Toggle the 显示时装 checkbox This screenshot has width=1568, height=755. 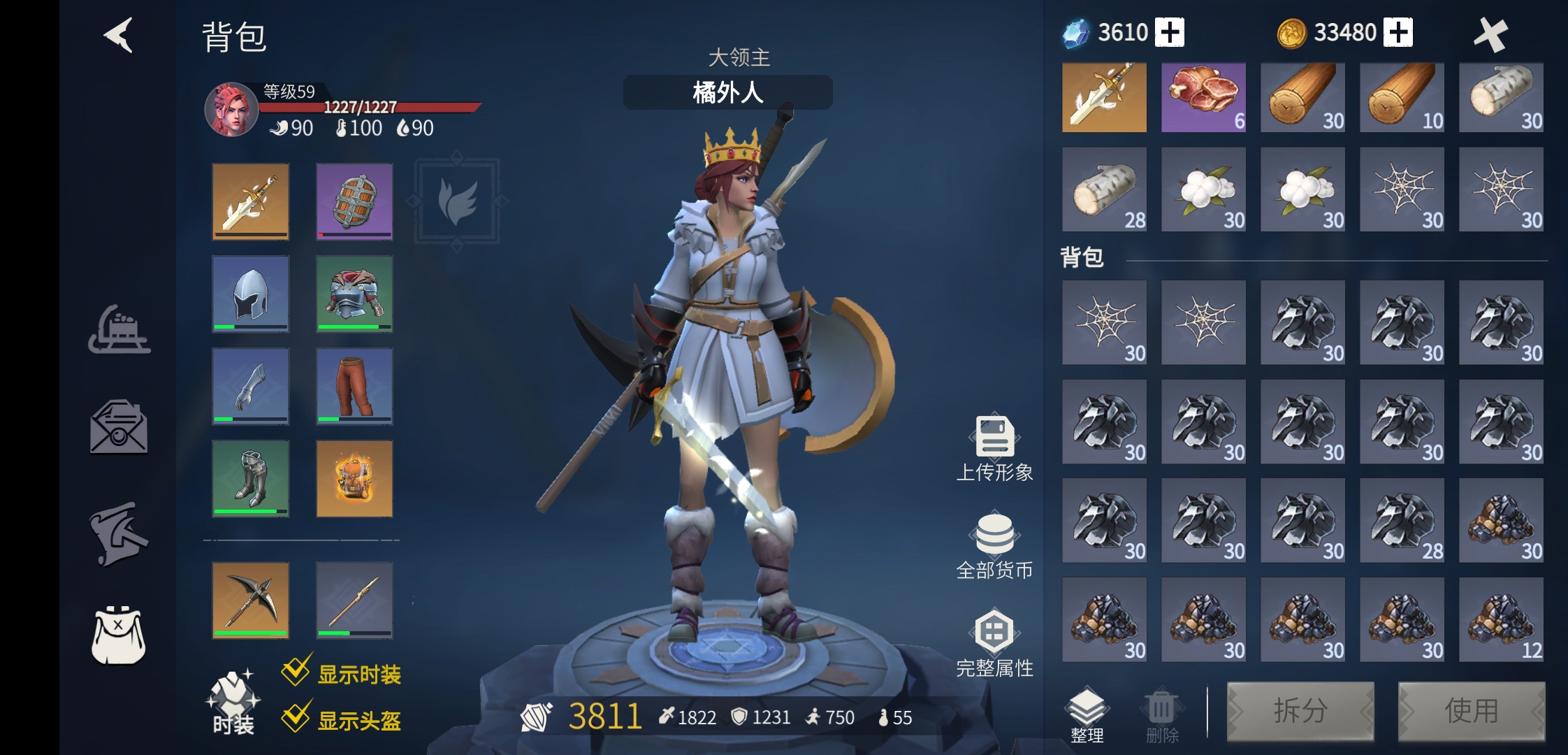[x=296, y=672]
